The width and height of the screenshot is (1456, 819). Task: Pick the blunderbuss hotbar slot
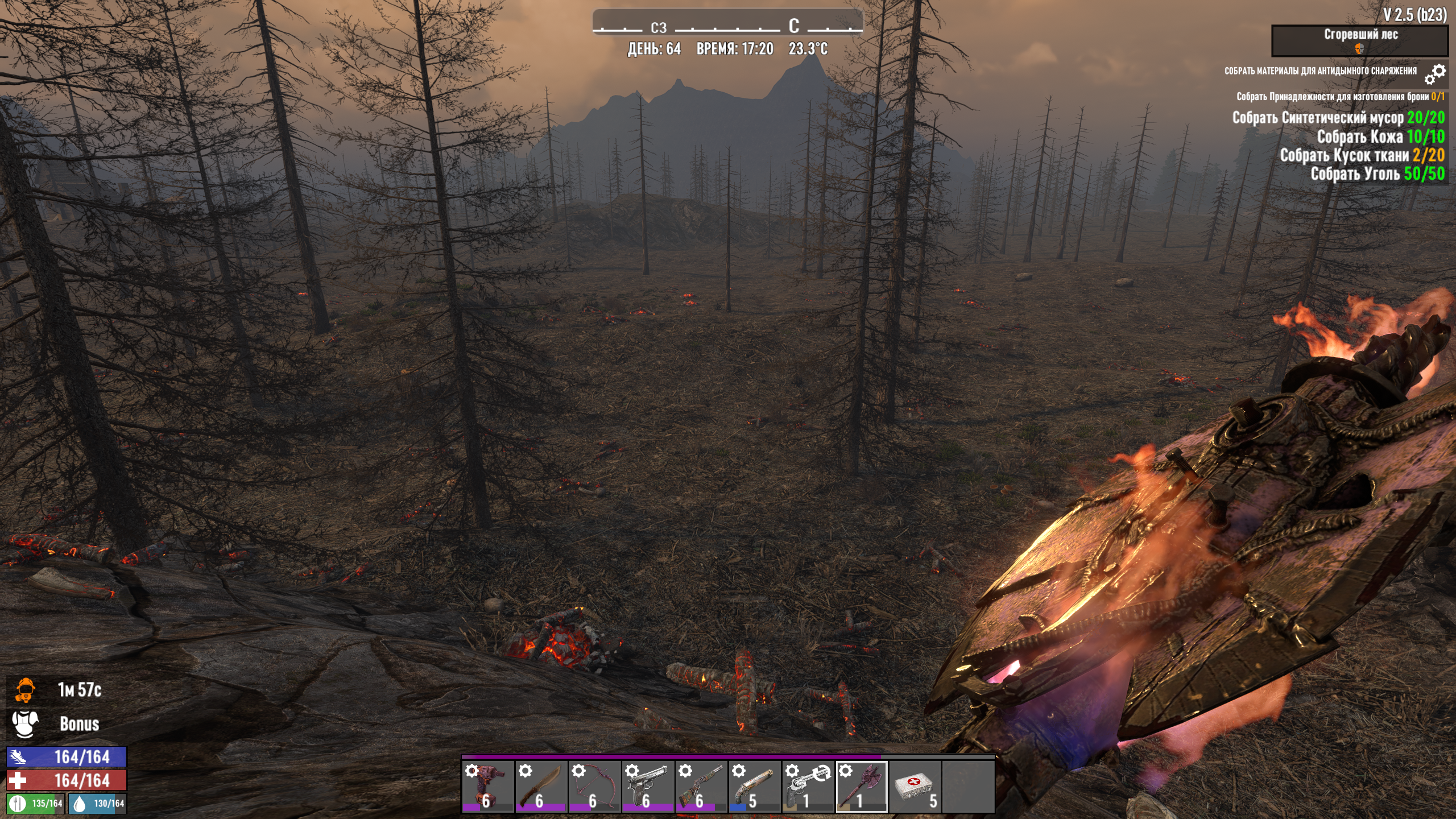[754, 787]
